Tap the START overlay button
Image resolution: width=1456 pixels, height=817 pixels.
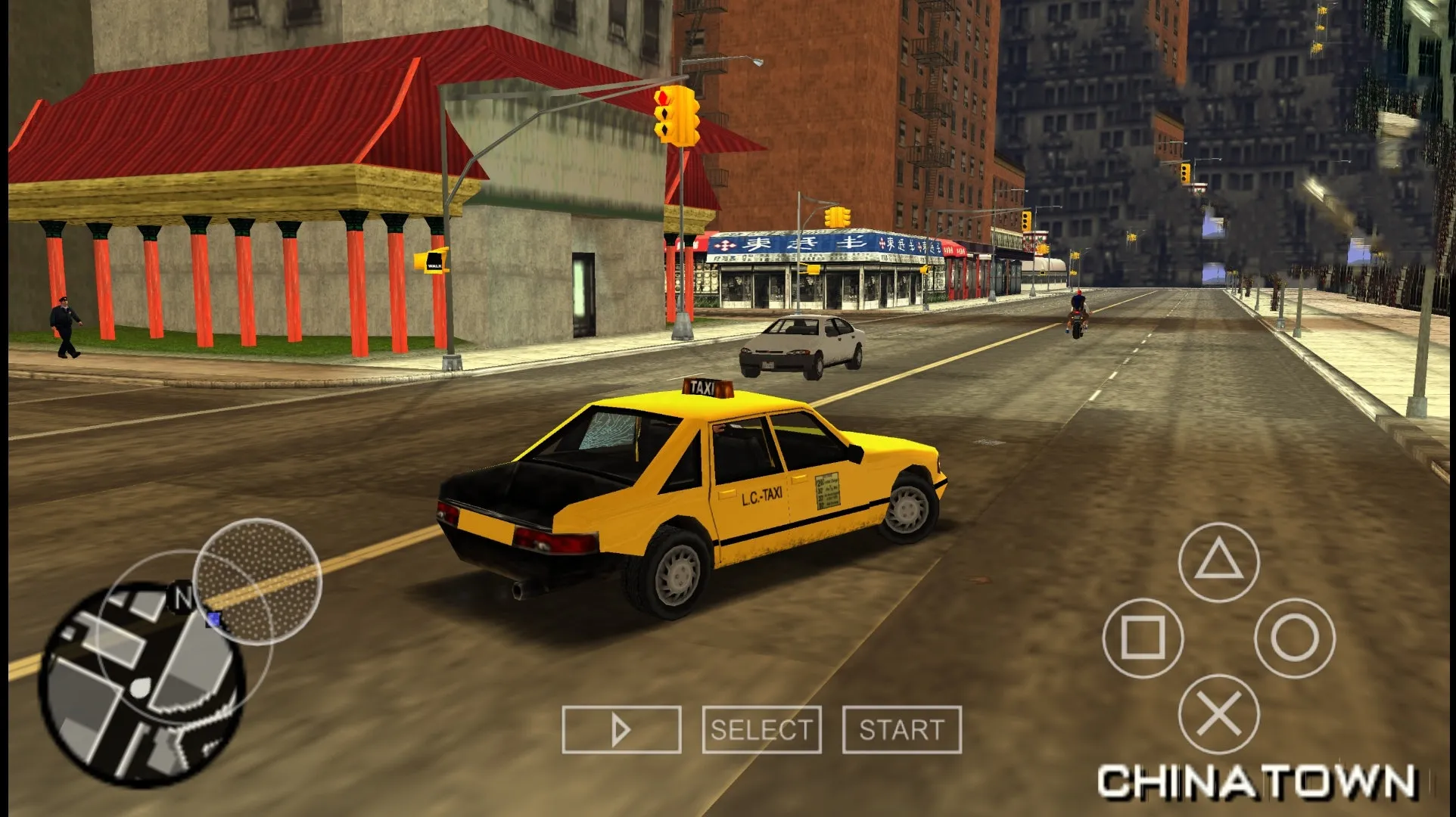901,730
